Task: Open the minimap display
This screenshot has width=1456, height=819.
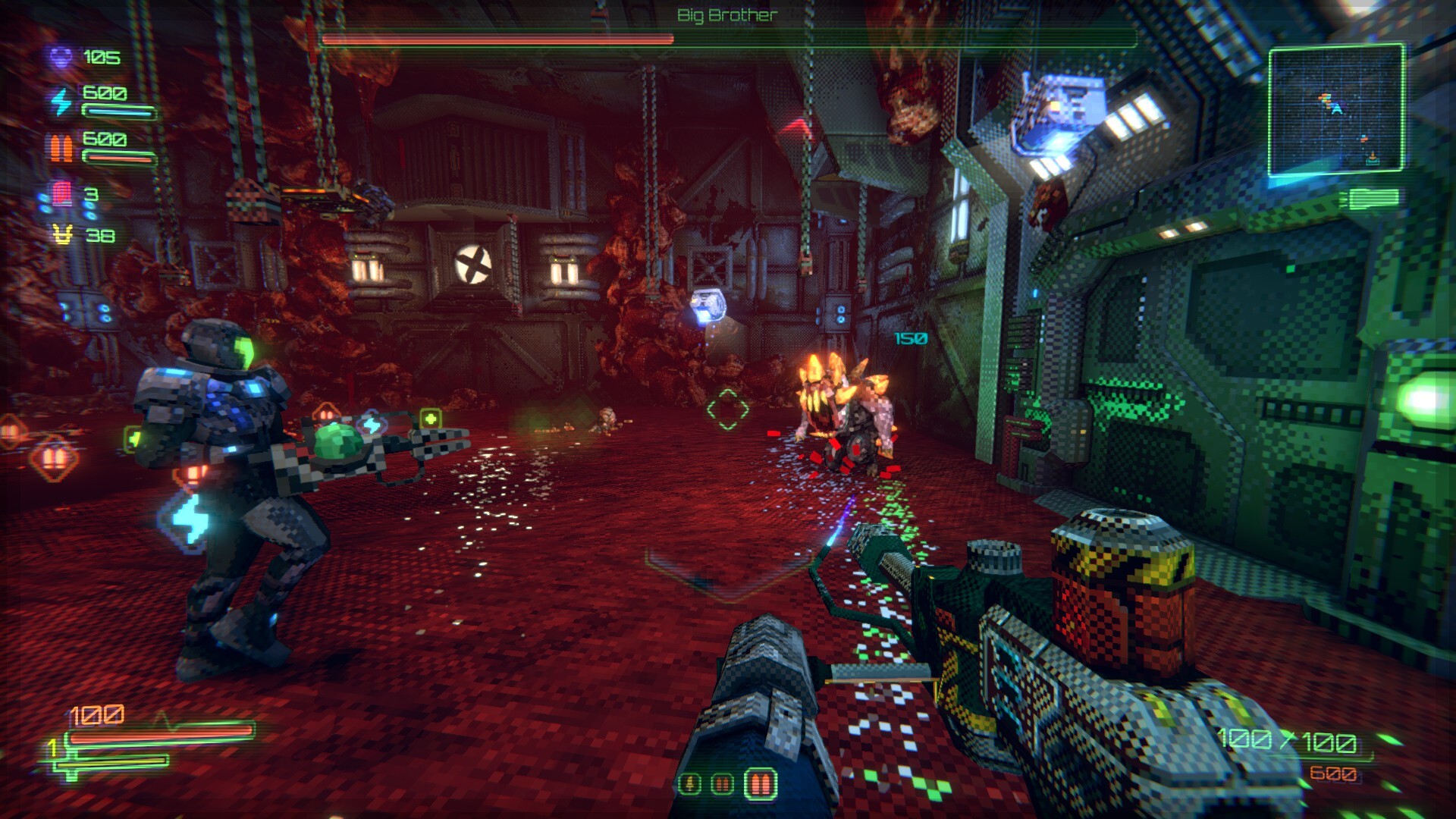Action: click(x=1335, y=110)
